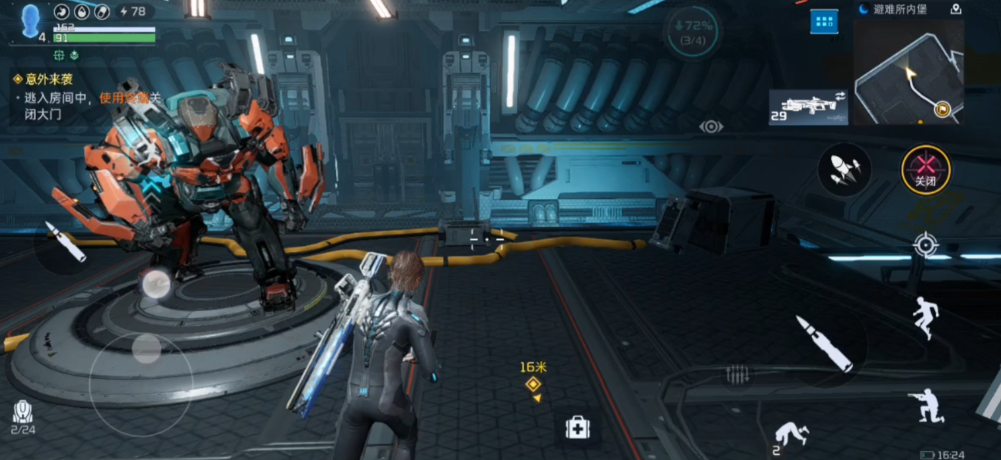Toggle the eye view button
The image size is (1001, 460).
click(x=711, y=127)
